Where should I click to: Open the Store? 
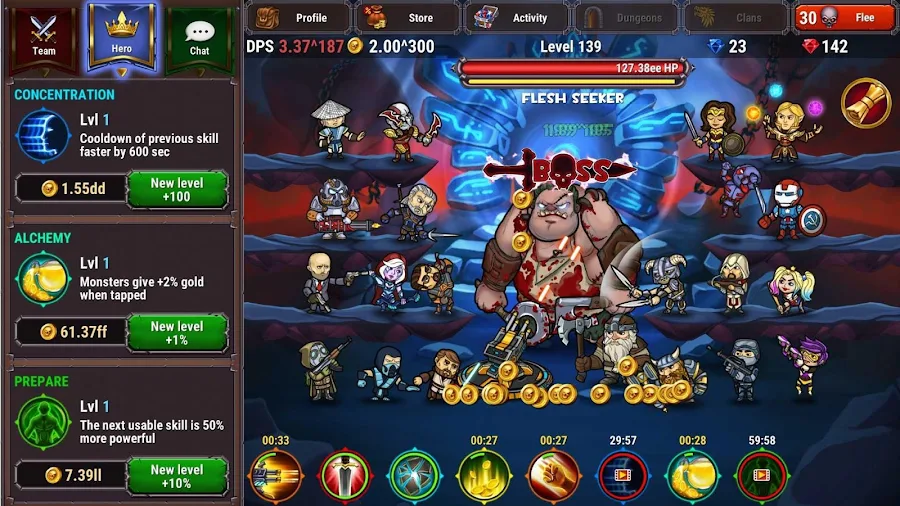click(x=407, y=17)
